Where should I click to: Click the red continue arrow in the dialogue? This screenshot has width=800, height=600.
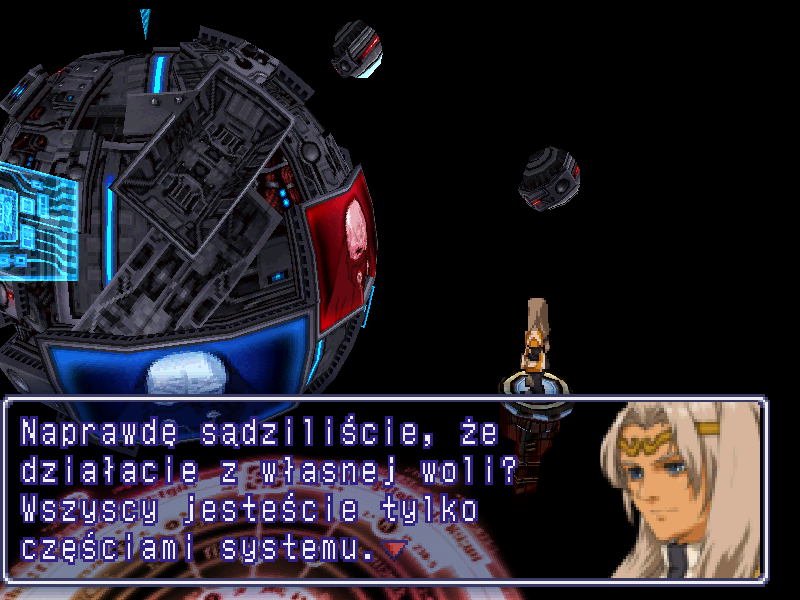tap(397, 549)
